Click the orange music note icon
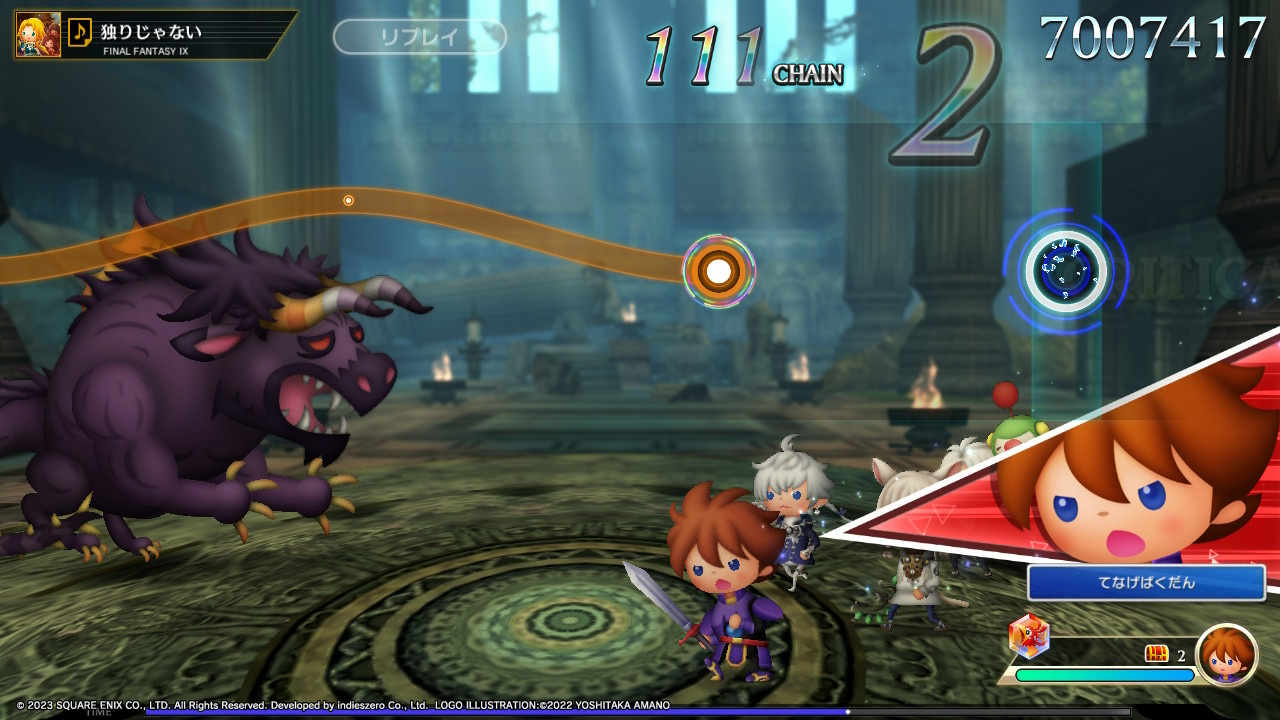Viewport: 1280px width, 720px height. pos(80,33)
